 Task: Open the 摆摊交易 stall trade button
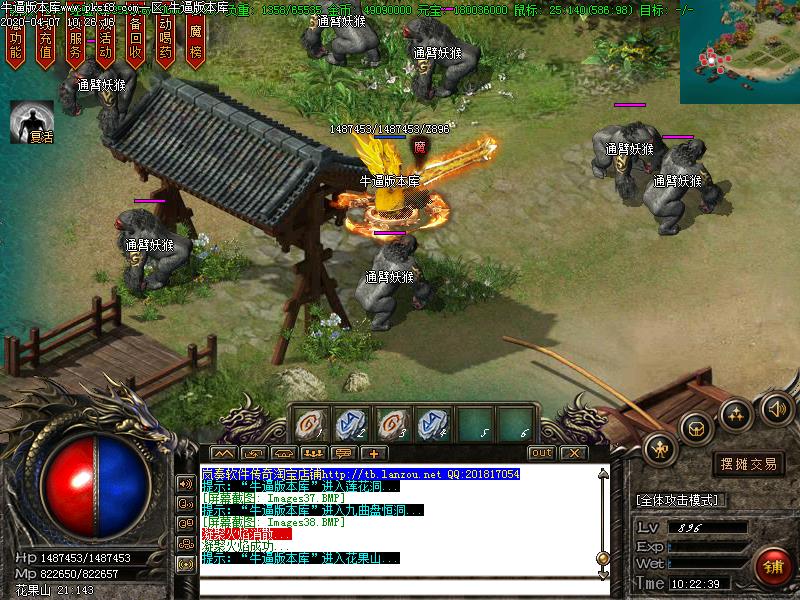pyautogui.click(x=750, y=464)
